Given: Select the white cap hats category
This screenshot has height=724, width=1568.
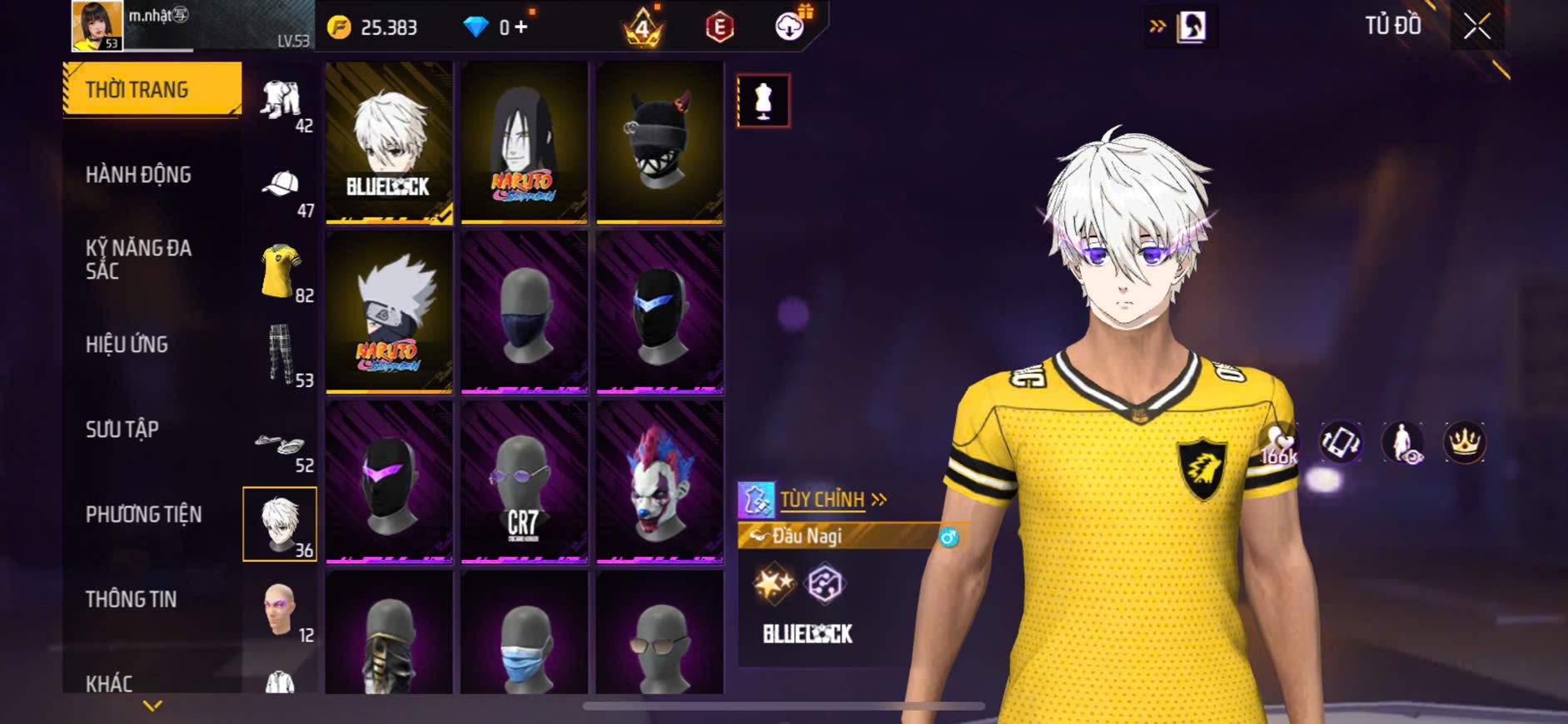Looking at the screenshot, I should click(x=281, y=185).
